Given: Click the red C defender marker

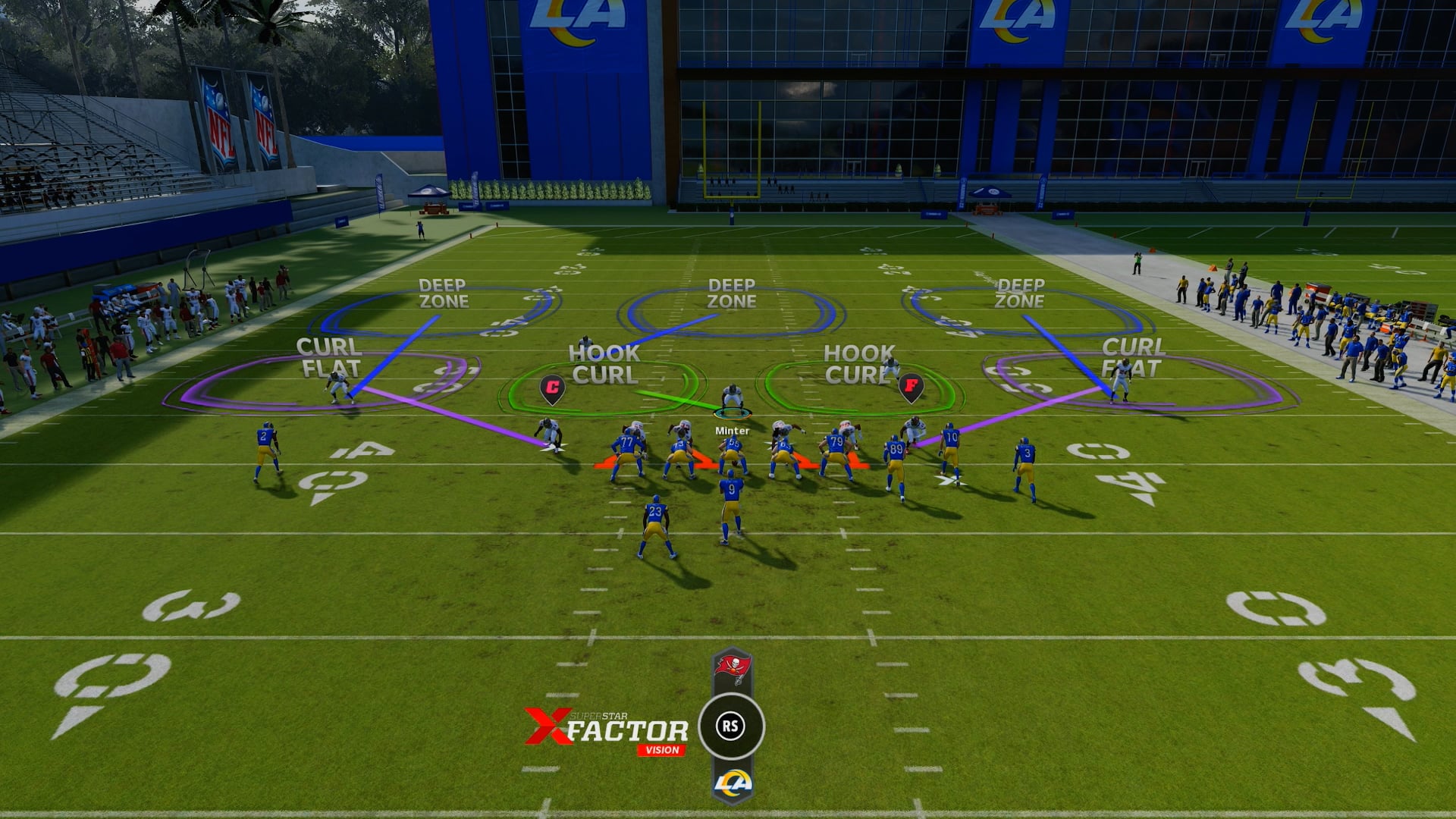Looking at the screenshot, I should pos(552,388).
